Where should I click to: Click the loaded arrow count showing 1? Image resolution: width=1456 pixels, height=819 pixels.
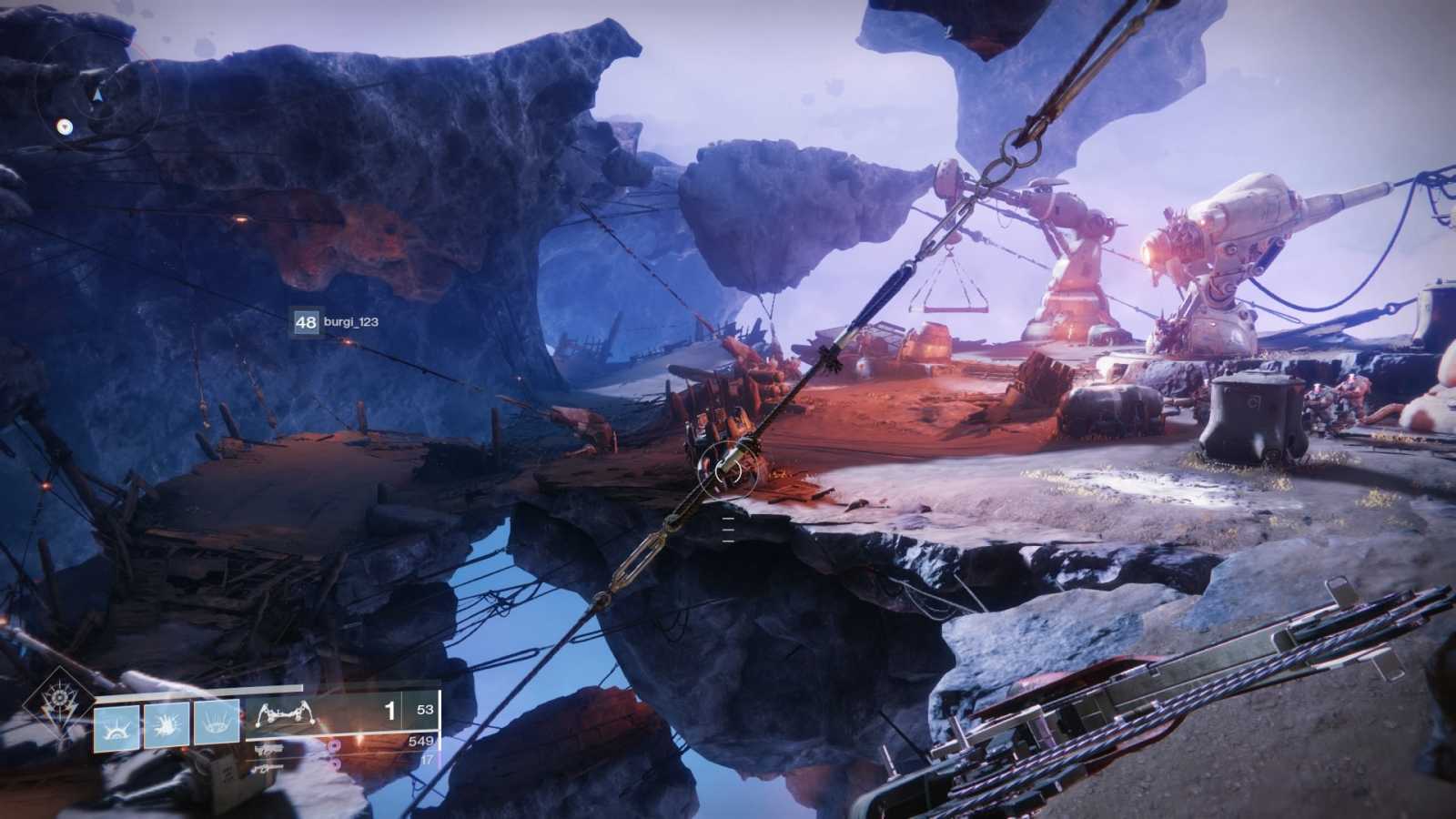(390, 711)
